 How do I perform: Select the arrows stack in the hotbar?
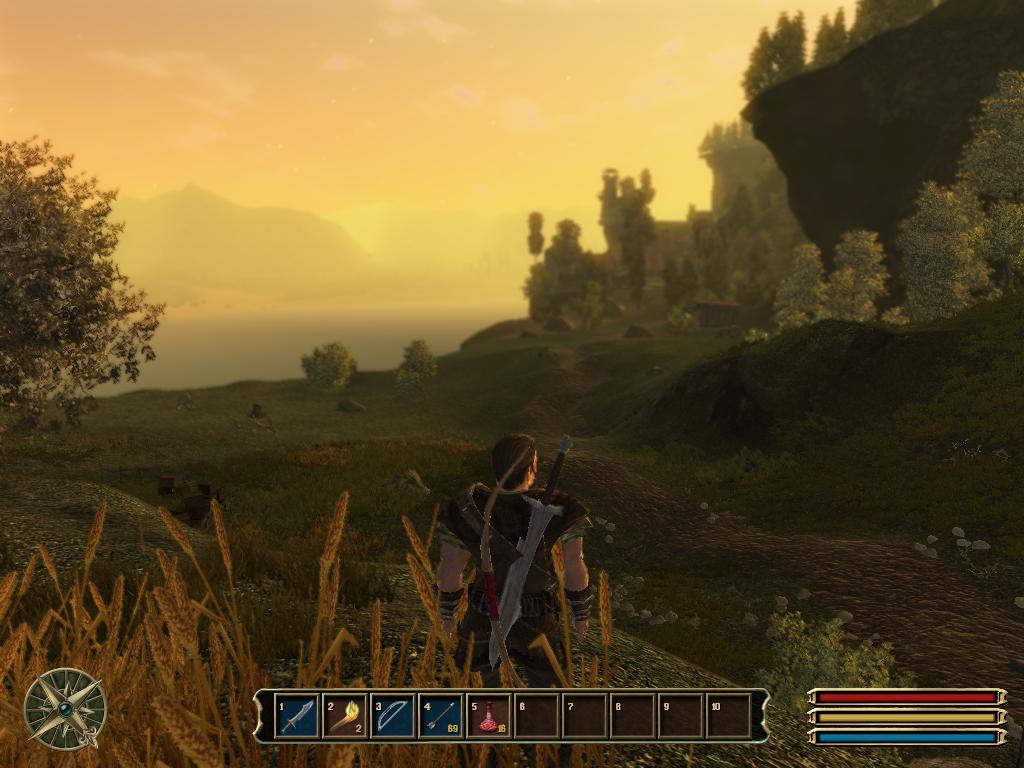pyautogui.click(x=441, y=716)
